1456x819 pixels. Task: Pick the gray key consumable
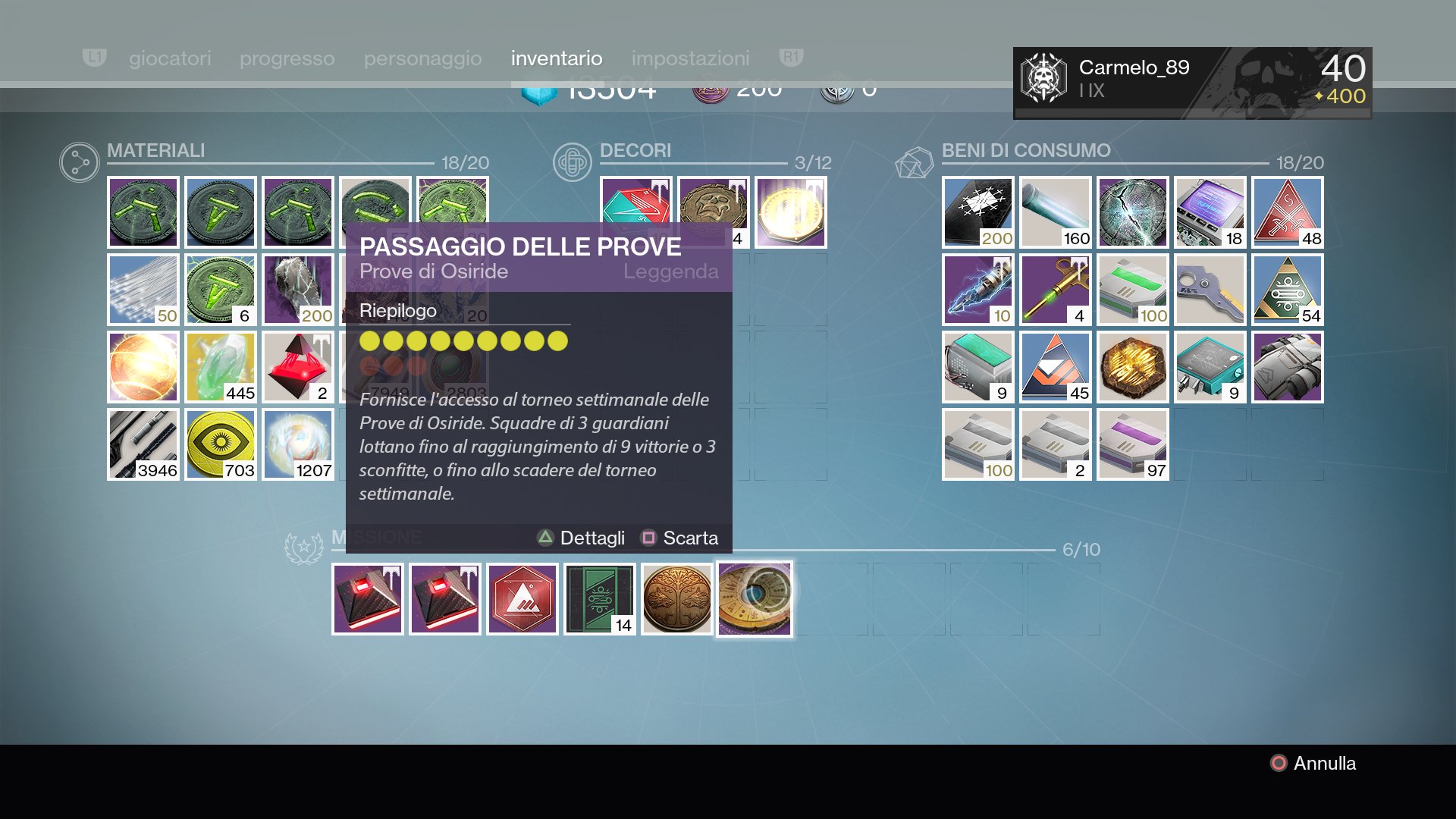1210,290
